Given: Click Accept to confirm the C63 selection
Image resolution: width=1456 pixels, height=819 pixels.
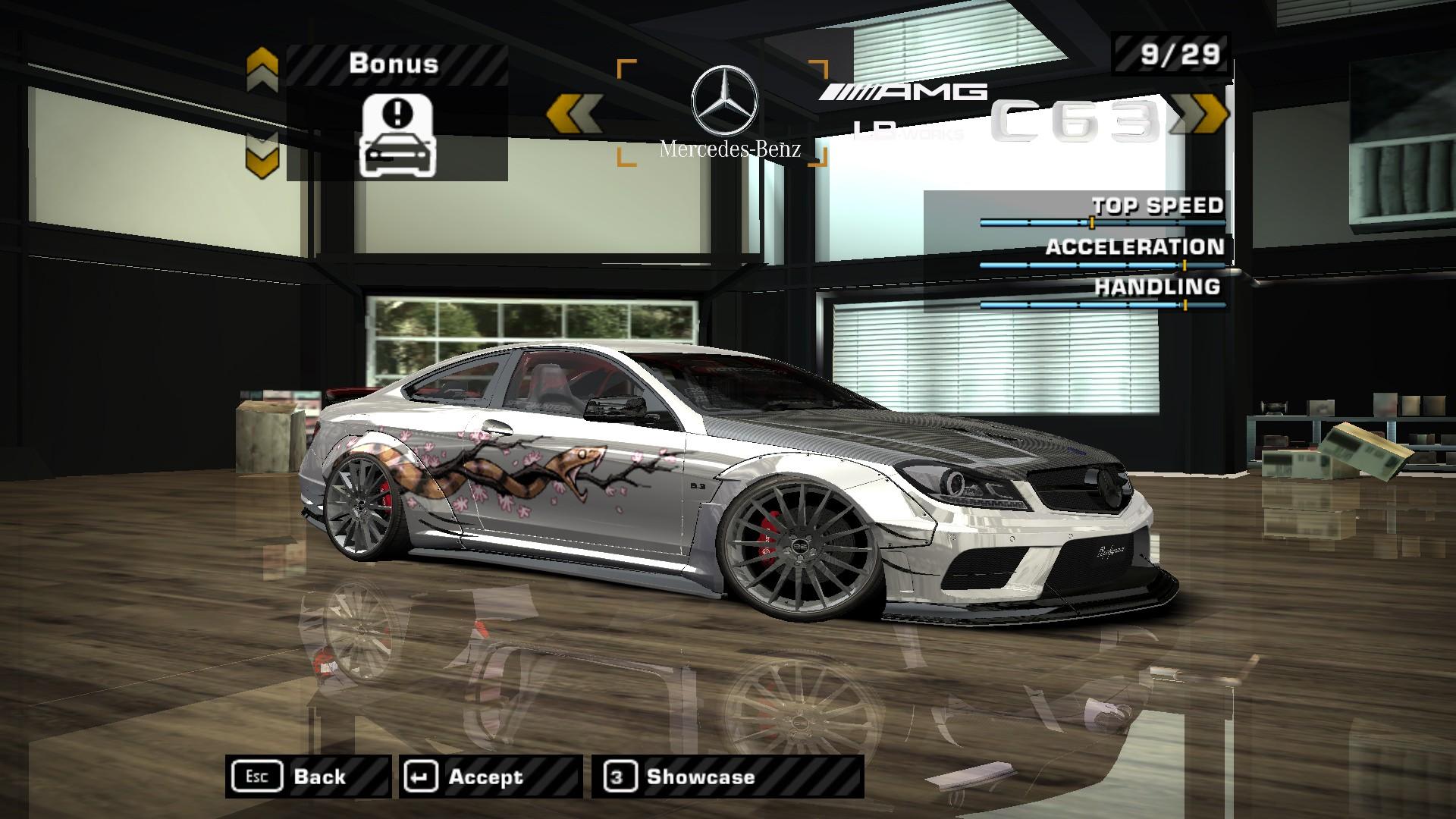Looking at the screenshot, I should point(484,776).
